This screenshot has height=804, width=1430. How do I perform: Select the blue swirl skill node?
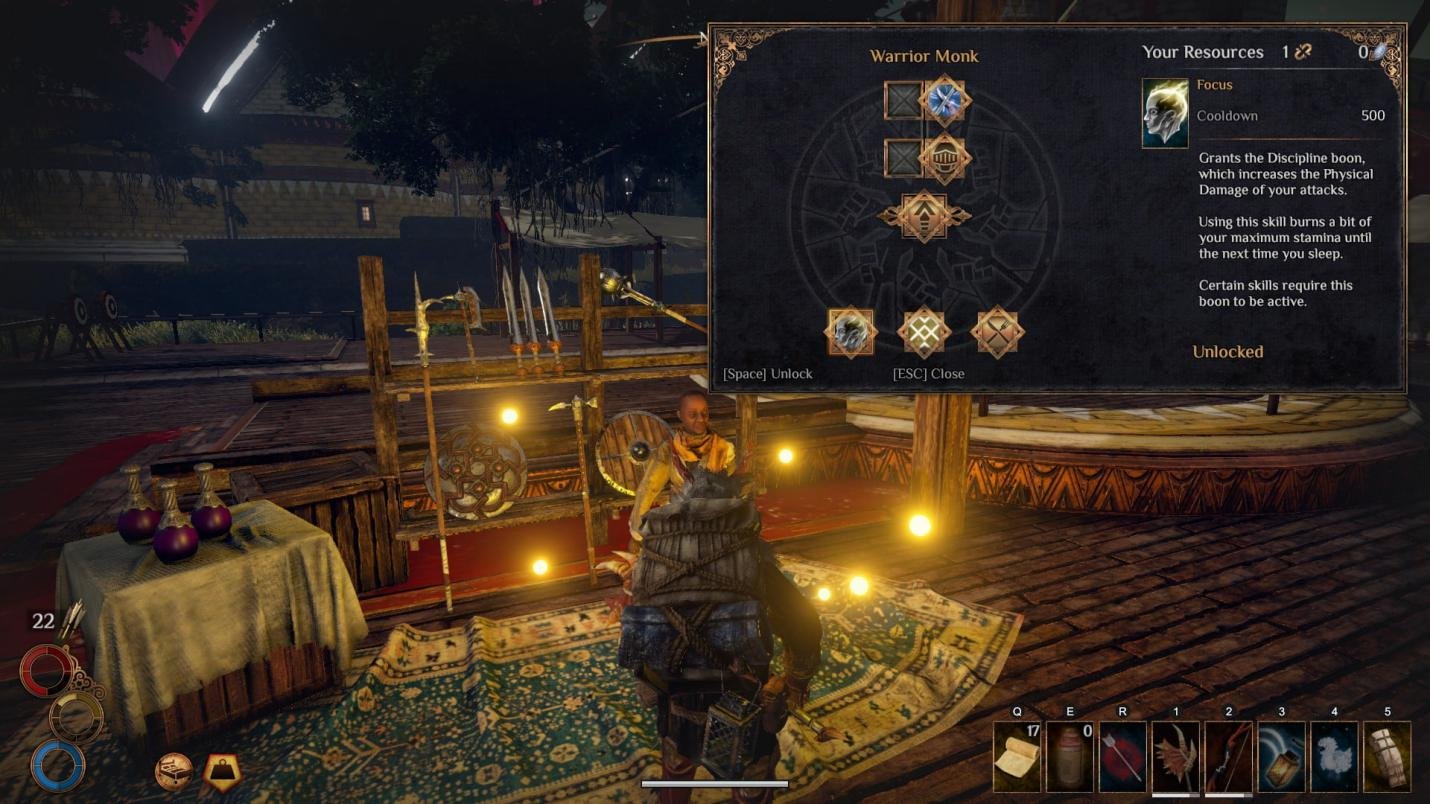[x=944, y=100]
